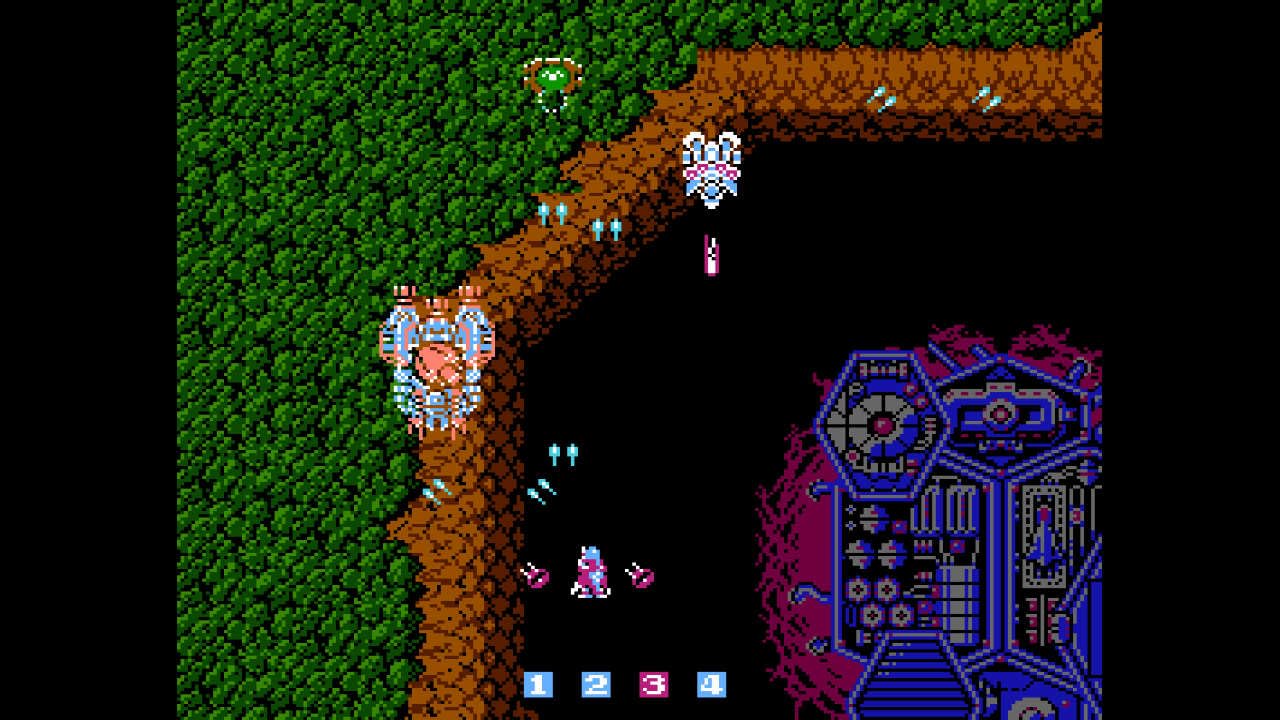Viewport: 1280px width, 720px height.
Task: Select the falling pink bullet projectile
Action: (x=711, y=252)
